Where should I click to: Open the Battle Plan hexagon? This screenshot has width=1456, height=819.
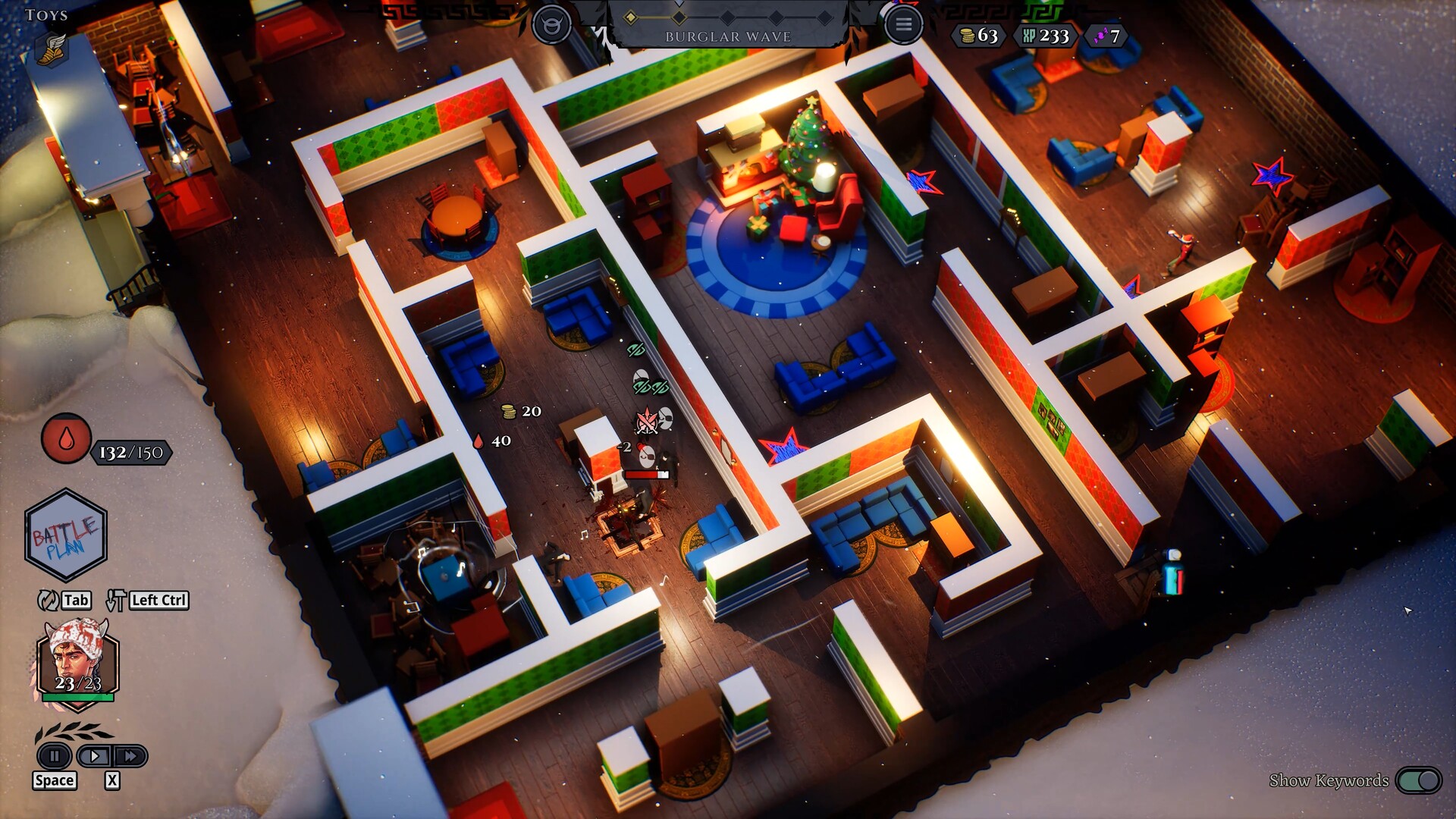(67, 535)
